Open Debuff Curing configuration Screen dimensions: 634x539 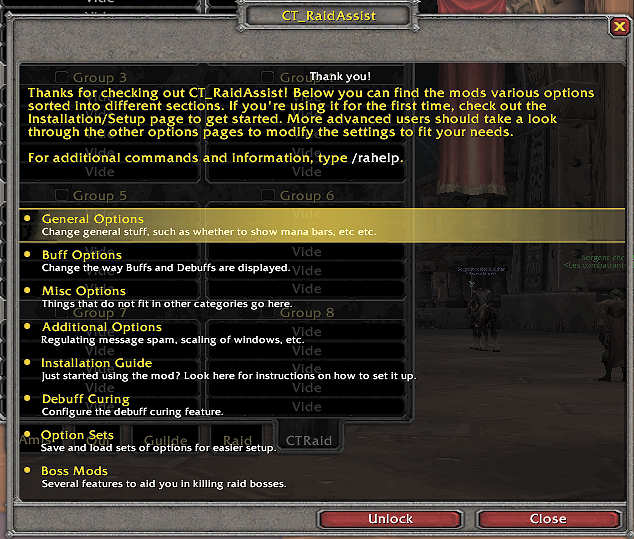point(86,399)
